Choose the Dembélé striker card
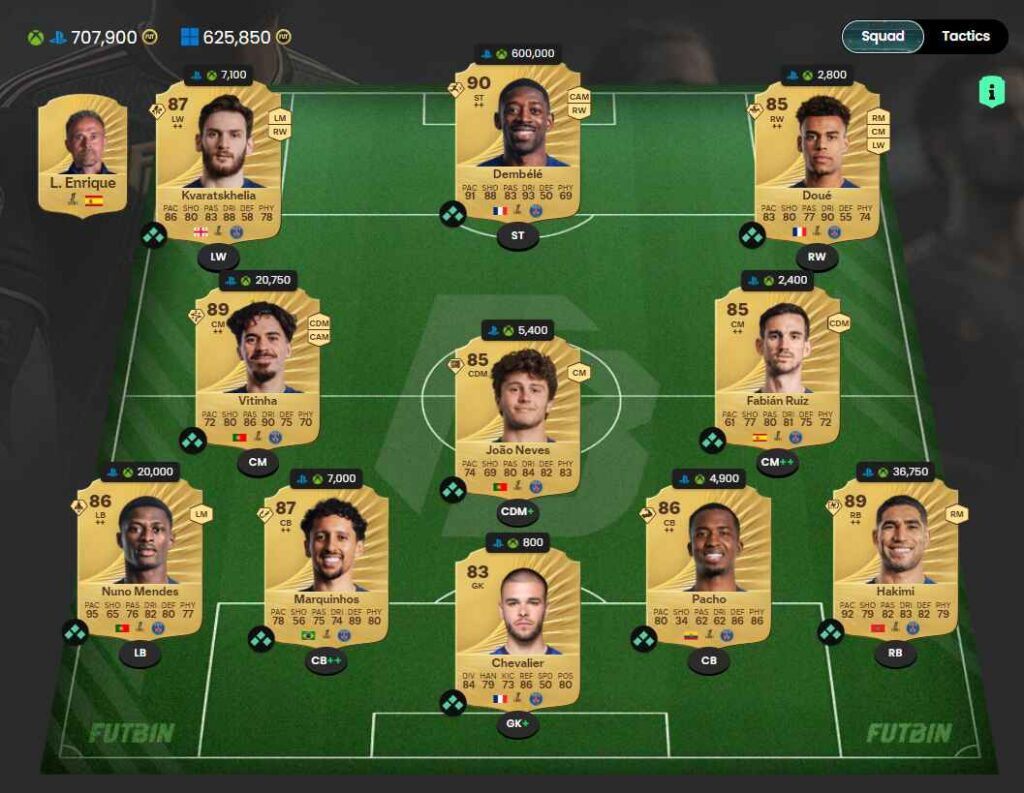The height and width of the screenshot is (793, 1024). tap(517, 140)
